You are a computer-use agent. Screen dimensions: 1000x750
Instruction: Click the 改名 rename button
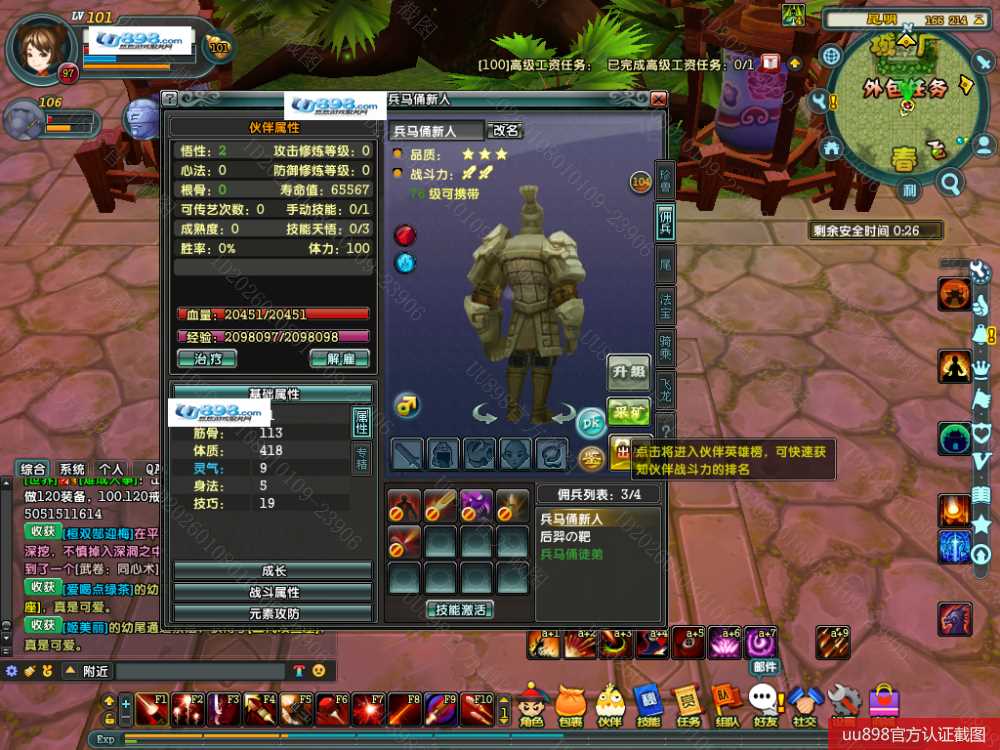(x=505, y=130)
